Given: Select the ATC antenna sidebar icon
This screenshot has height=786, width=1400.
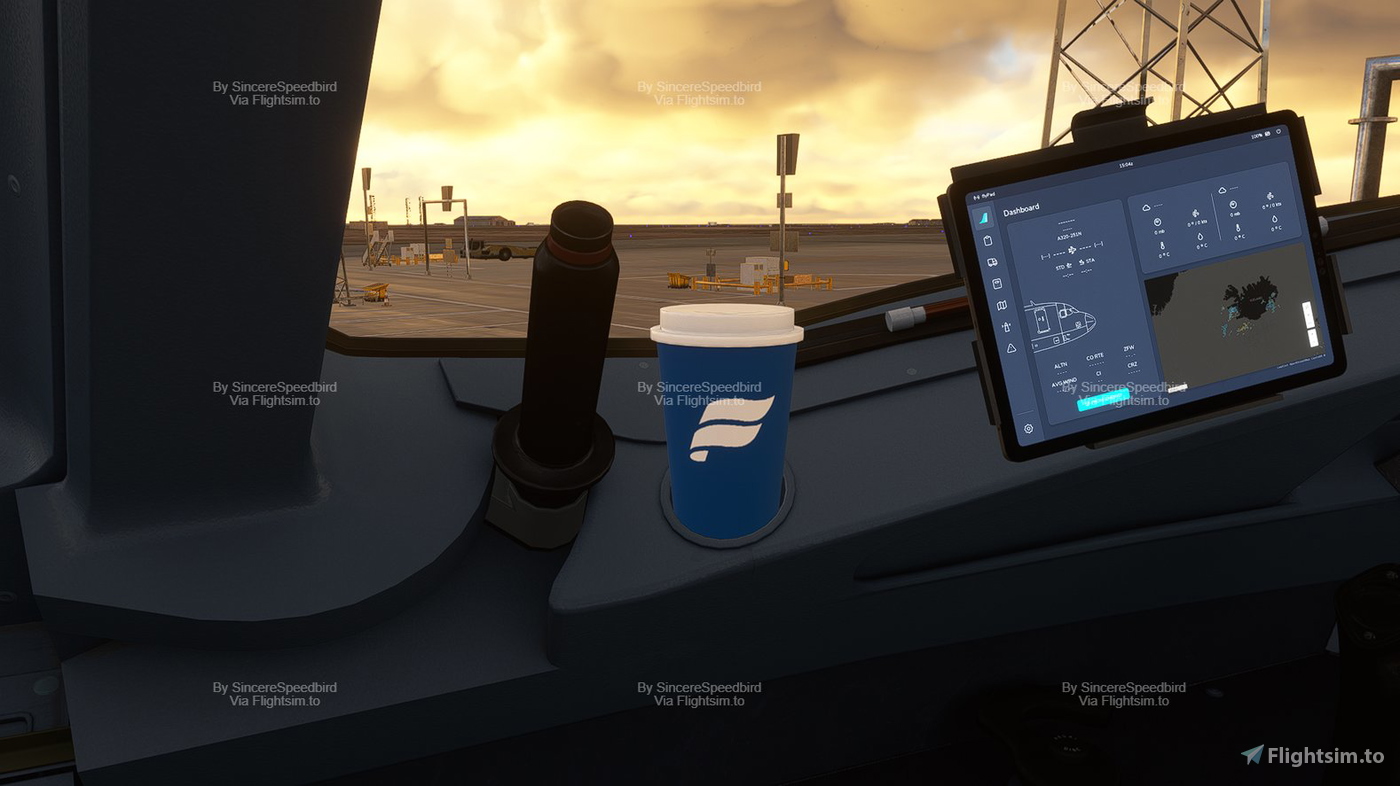Looking at the screenshot, I should [1005, 325].
